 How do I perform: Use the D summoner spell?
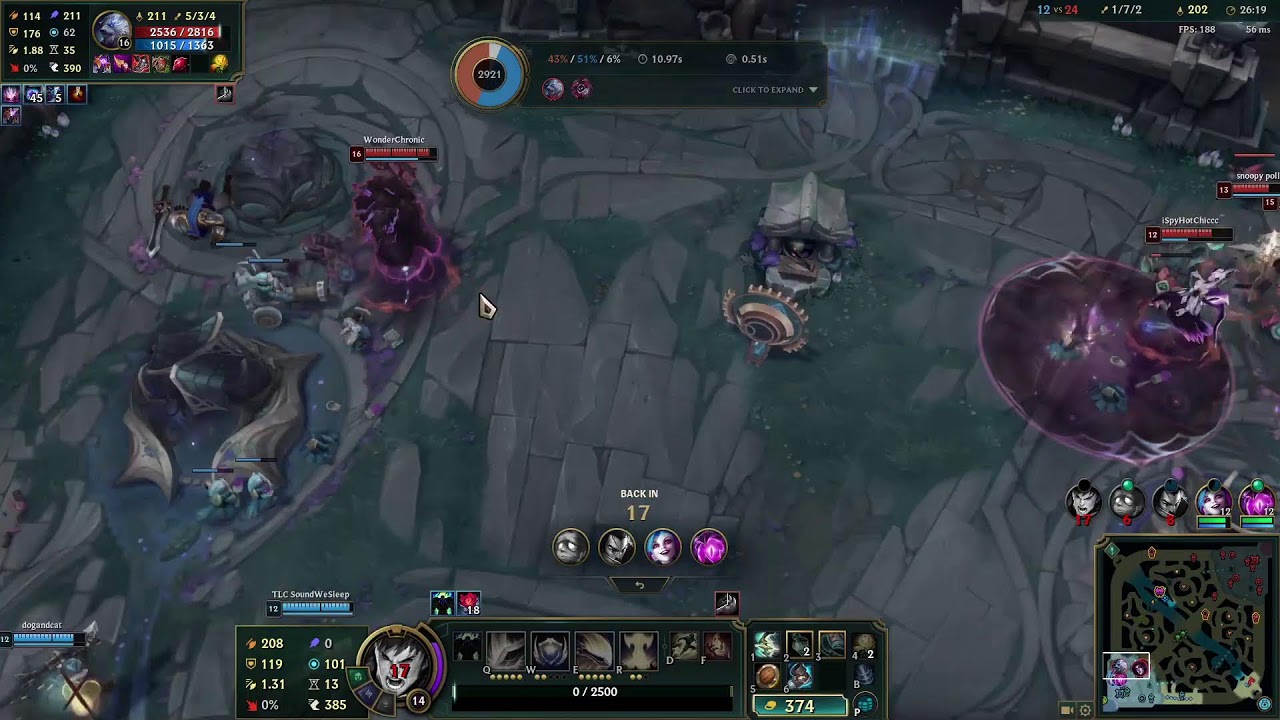[x=684, y=646]
